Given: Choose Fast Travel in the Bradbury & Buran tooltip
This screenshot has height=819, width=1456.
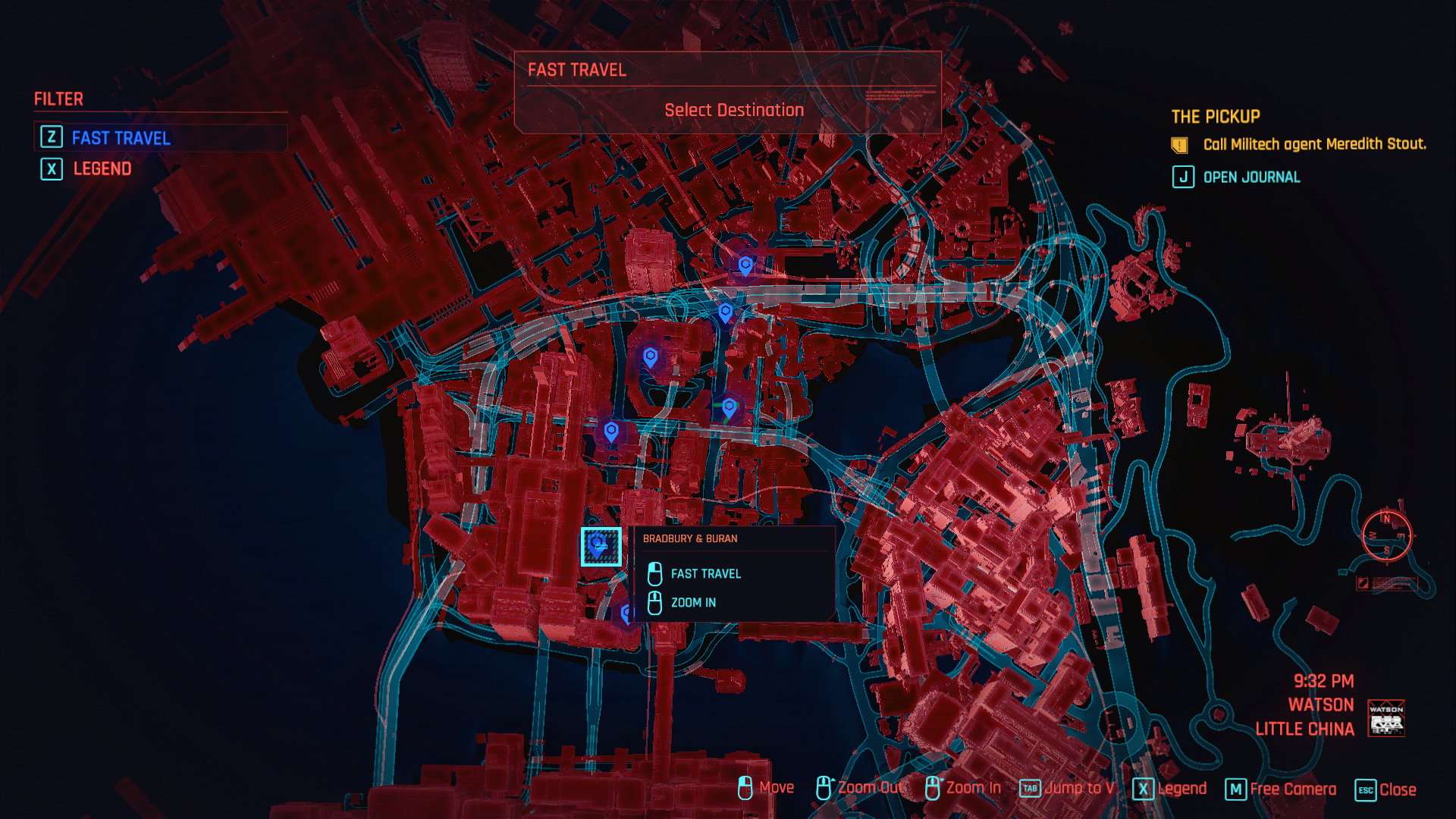Looking at the screenshot, I should tap(705, 574).
